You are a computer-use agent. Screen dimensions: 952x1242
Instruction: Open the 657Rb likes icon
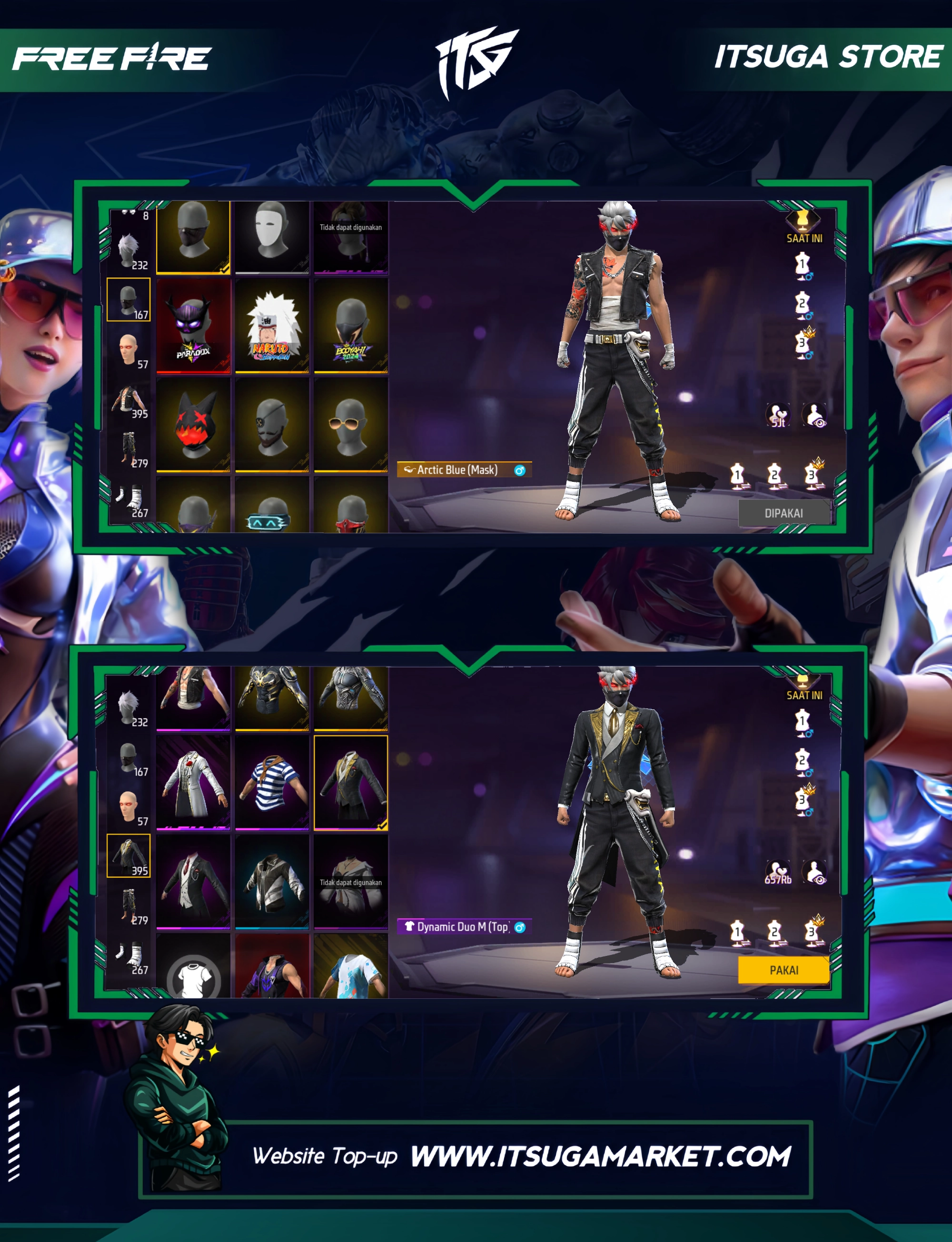[777, 873]
